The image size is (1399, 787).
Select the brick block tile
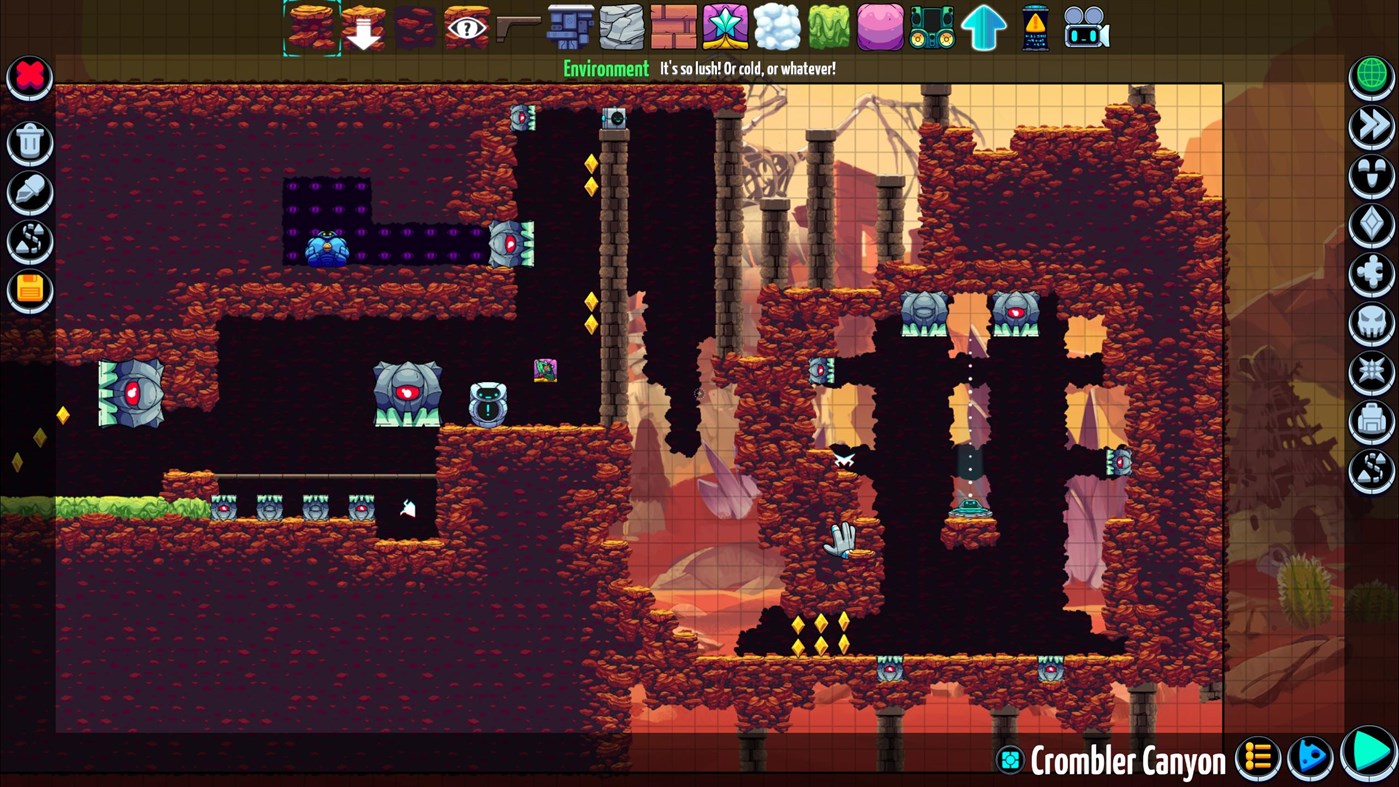[x=673, y=27]
